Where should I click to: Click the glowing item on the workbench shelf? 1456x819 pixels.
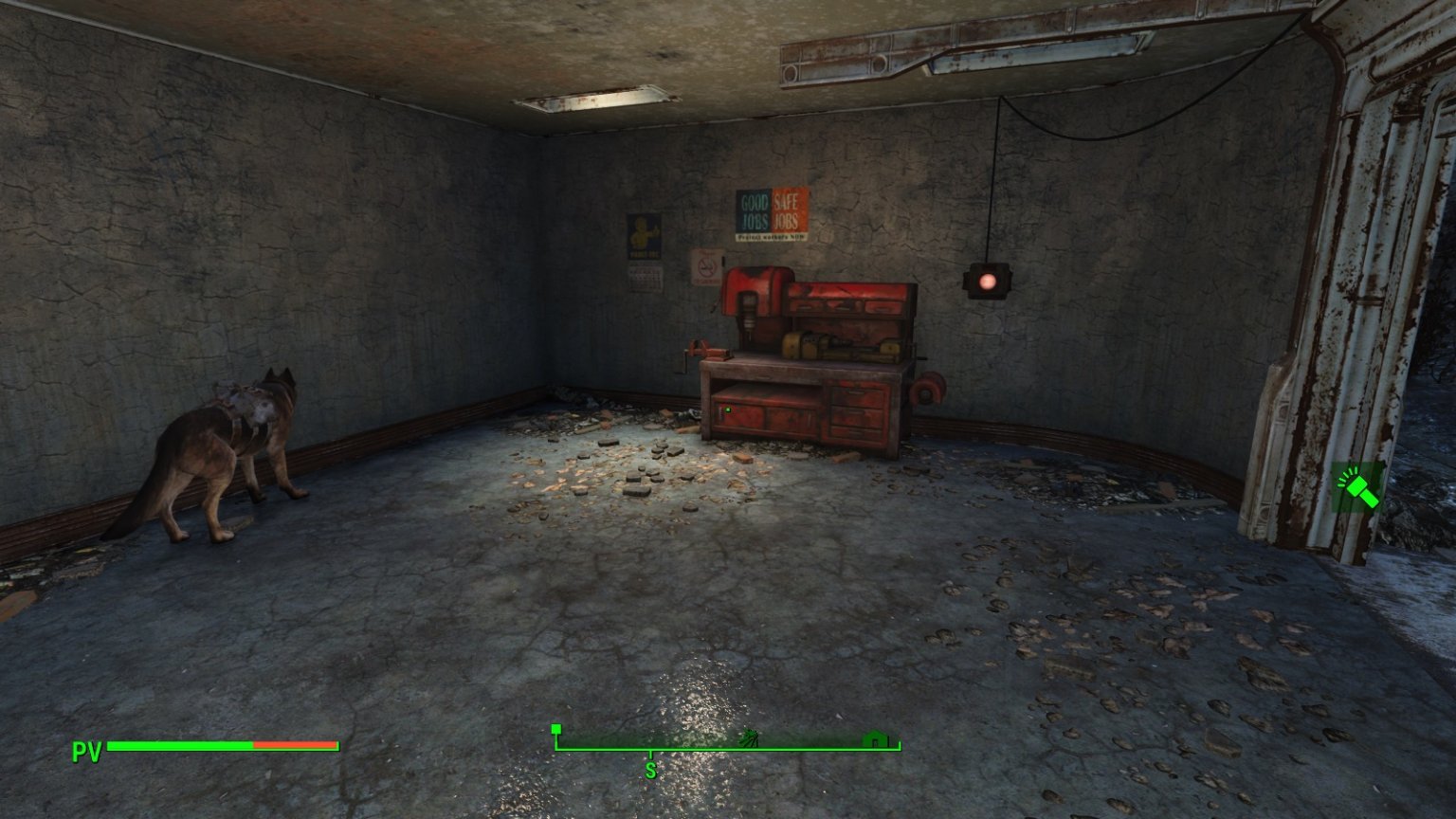click(728, 409)
